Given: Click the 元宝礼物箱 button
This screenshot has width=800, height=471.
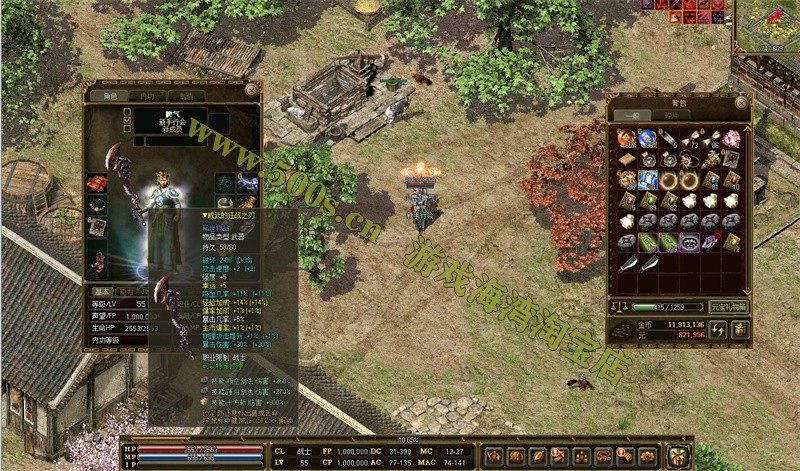Looking at the screenshot, I should click(729, 305).
